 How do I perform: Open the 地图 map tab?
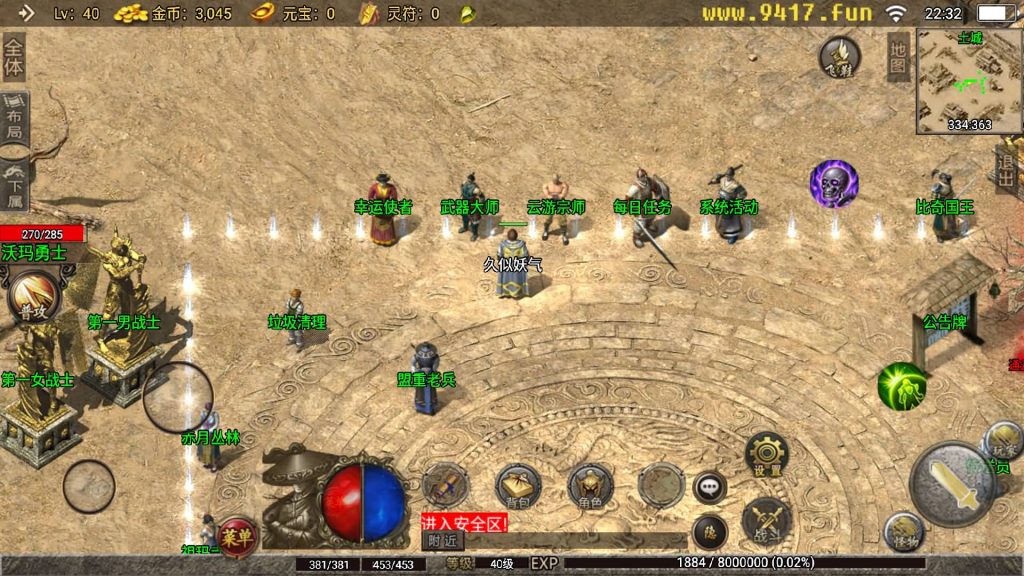click(898, 57)
